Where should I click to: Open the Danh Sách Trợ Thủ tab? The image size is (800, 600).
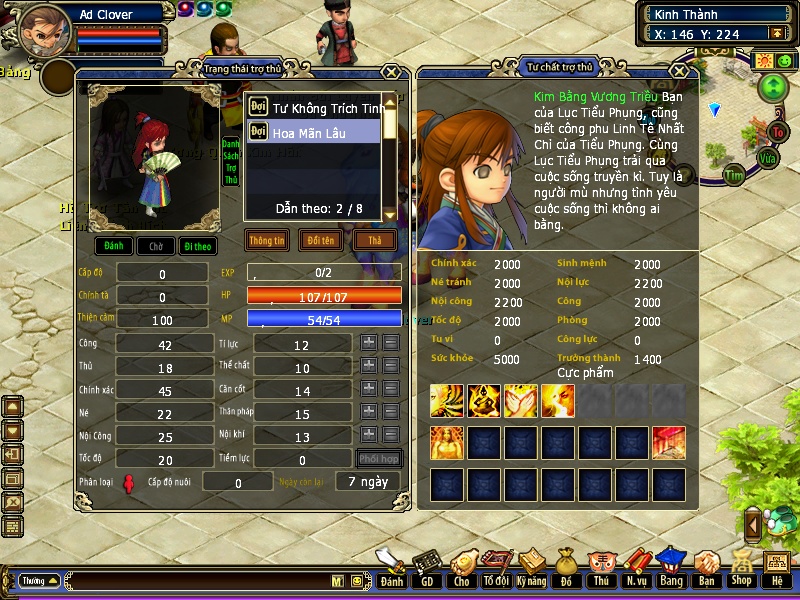pos(230,162)
